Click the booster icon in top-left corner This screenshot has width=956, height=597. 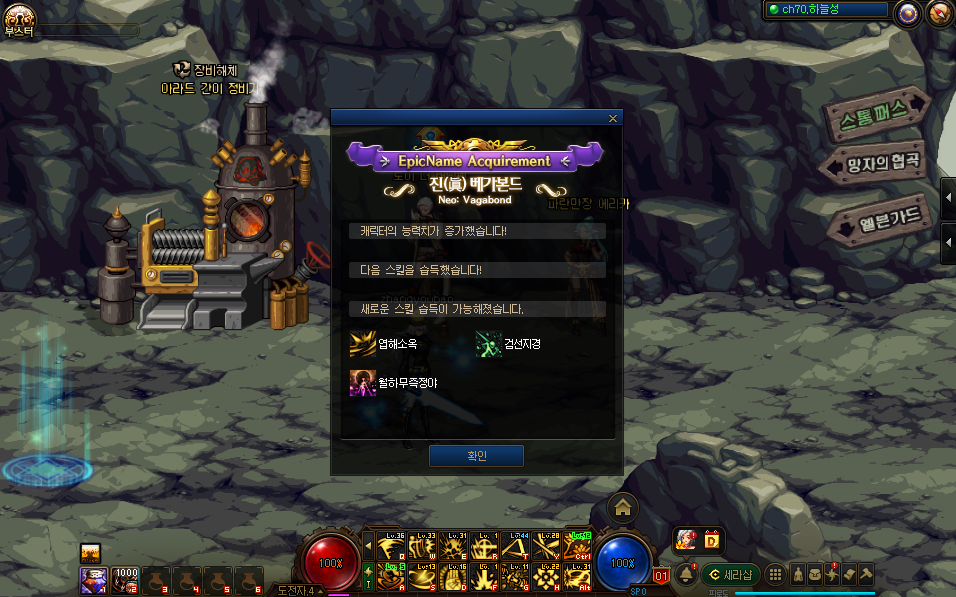(19, 17)
